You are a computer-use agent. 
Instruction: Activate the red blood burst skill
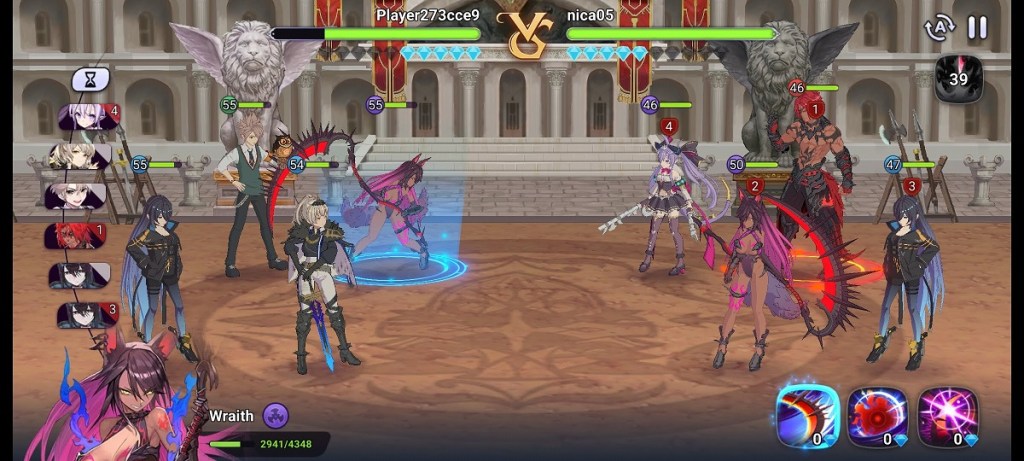pos(877,416)
